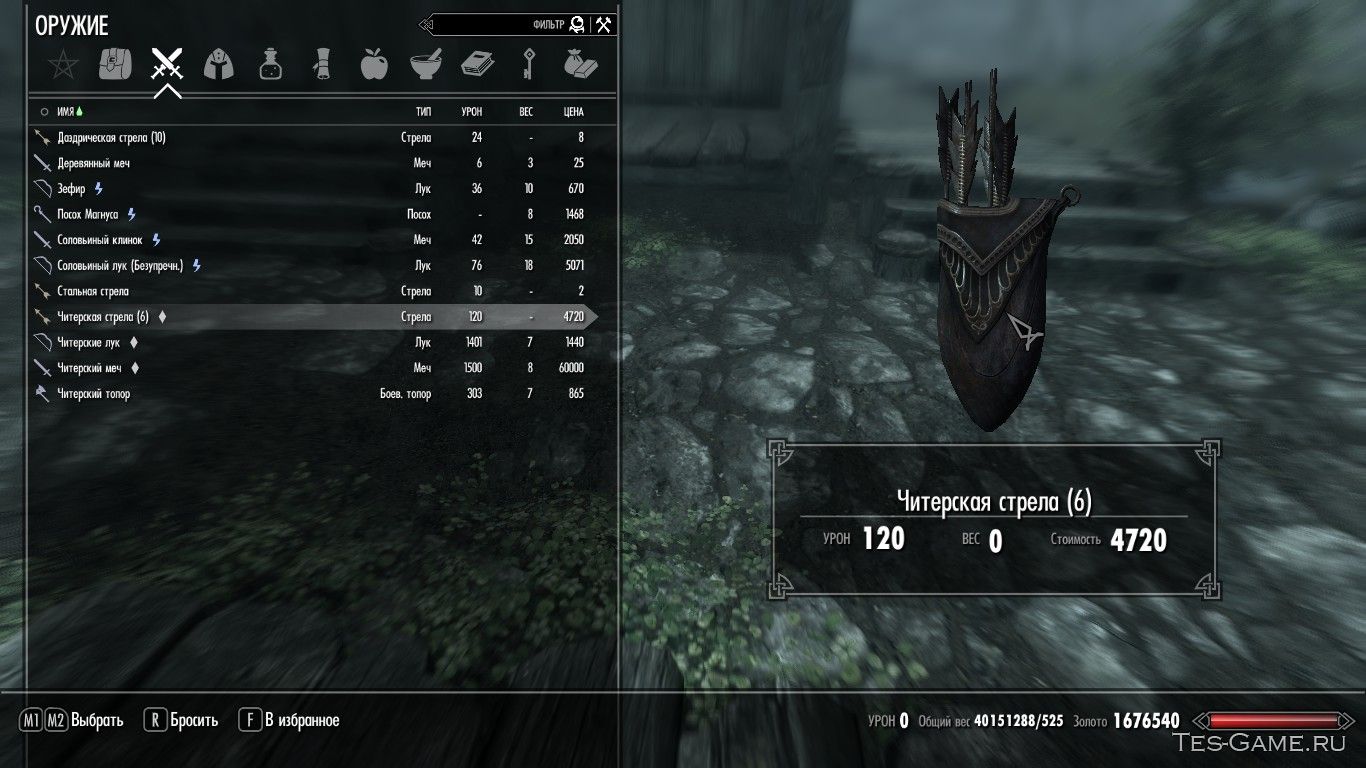Open the potions flask category
Screen dimensions: 1366x768
click(270, 66)
